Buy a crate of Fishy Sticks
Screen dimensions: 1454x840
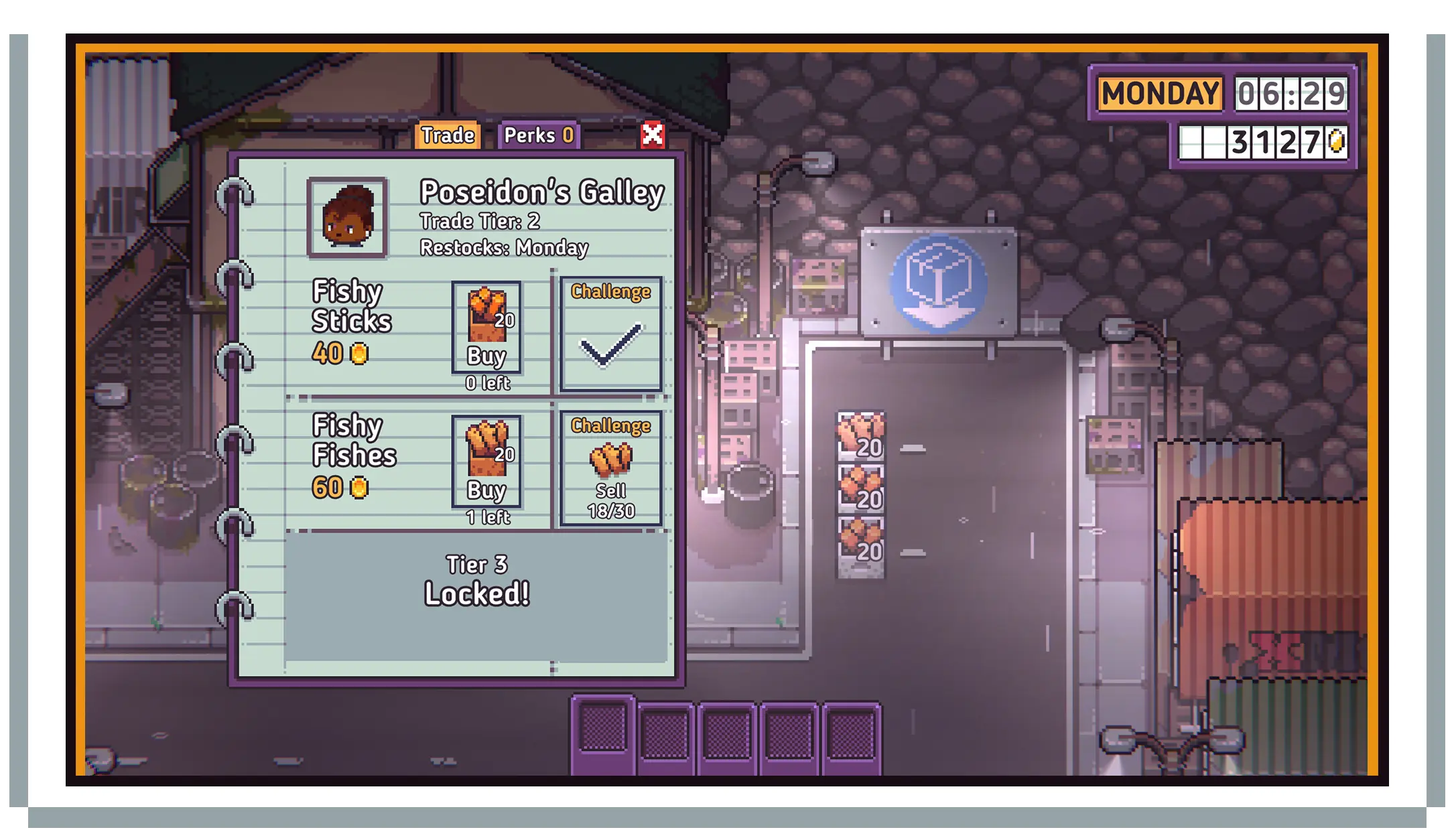[x=486, y=328]
